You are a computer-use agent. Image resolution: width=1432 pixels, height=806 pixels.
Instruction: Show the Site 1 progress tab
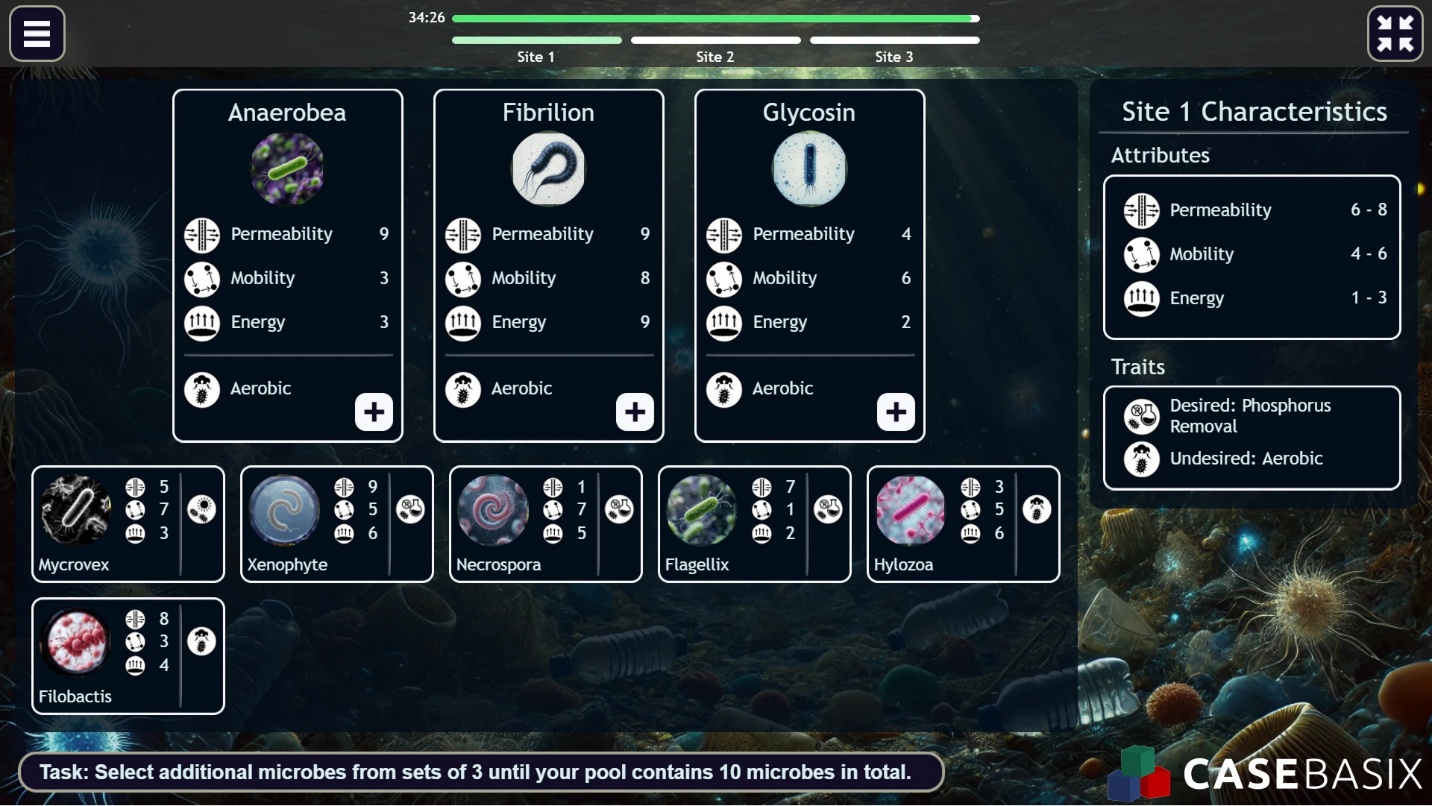[x=536, y=49]
